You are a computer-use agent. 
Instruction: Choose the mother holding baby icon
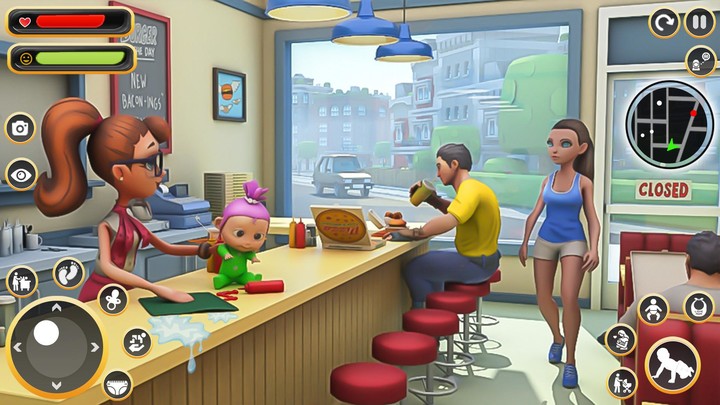(x=621, y=339)
